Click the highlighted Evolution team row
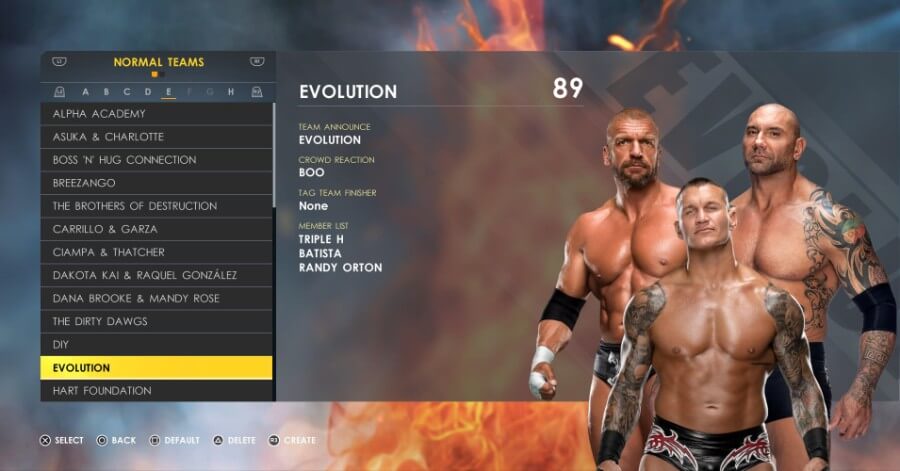Screen dimensions: 900x471 pos(156,368)
